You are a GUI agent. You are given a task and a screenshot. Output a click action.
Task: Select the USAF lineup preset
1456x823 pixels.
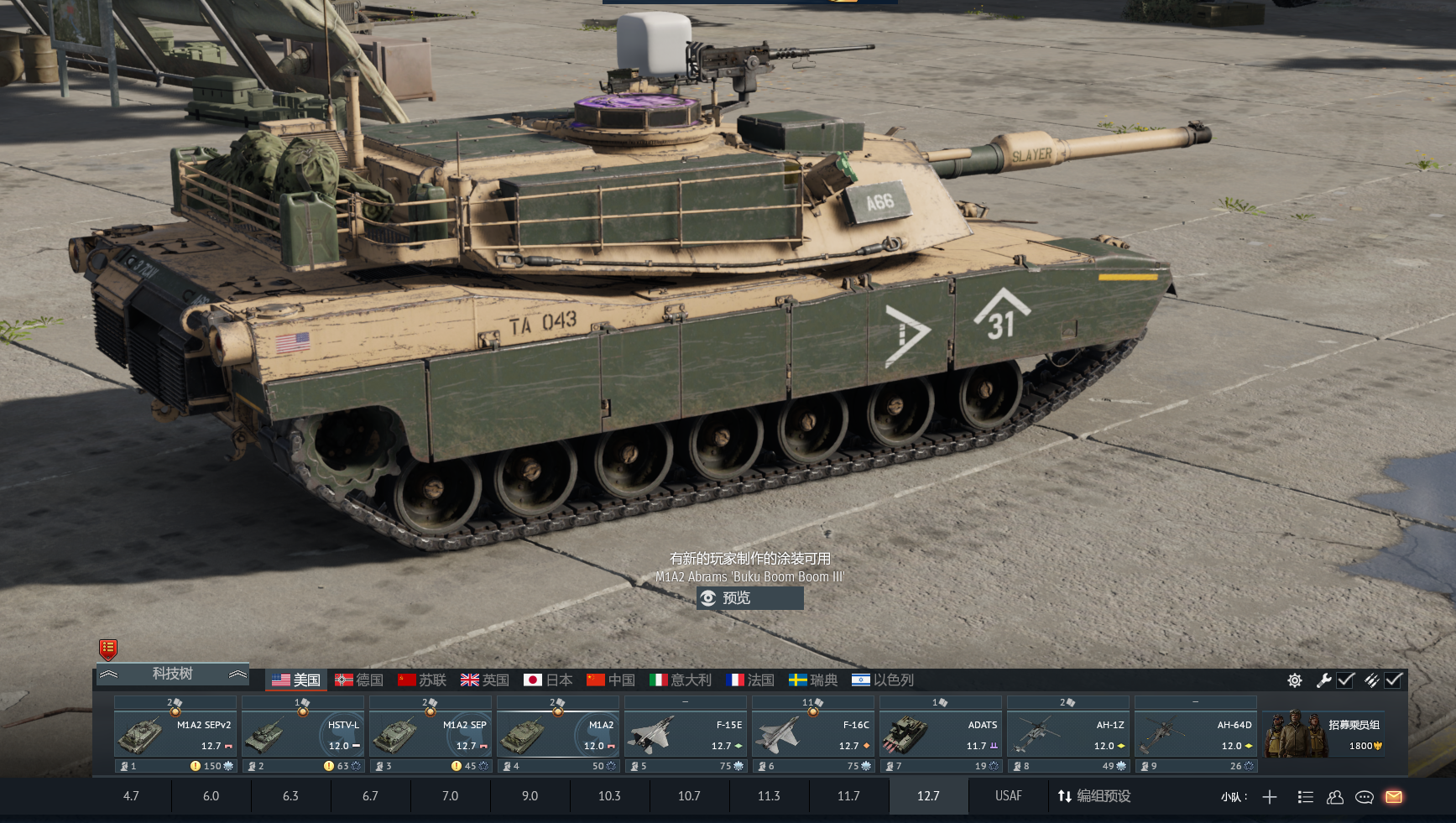[x=1008, y=796]
